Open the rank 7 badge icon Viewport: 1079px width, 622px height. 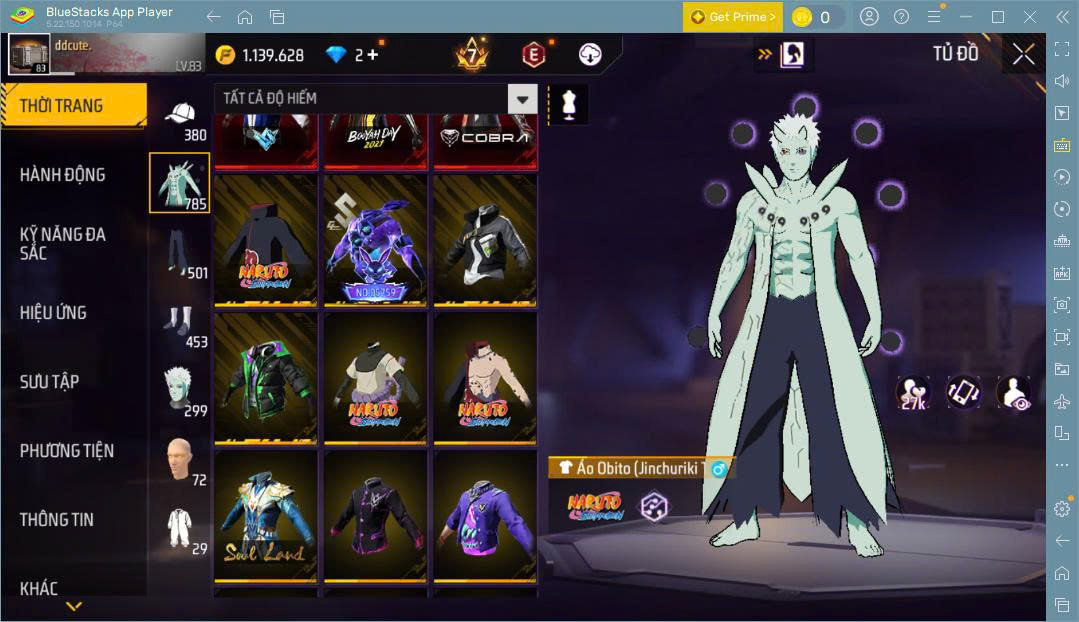point(470,54)
